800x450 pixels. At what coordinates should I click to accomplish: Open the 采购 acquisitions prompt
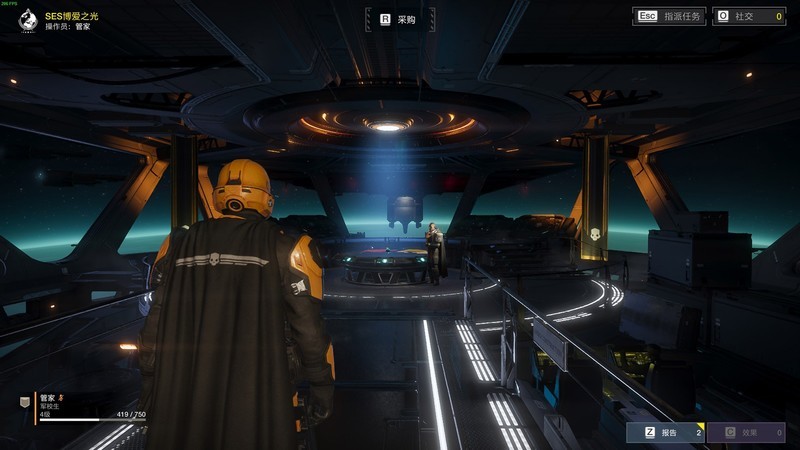tap(400, 19)
